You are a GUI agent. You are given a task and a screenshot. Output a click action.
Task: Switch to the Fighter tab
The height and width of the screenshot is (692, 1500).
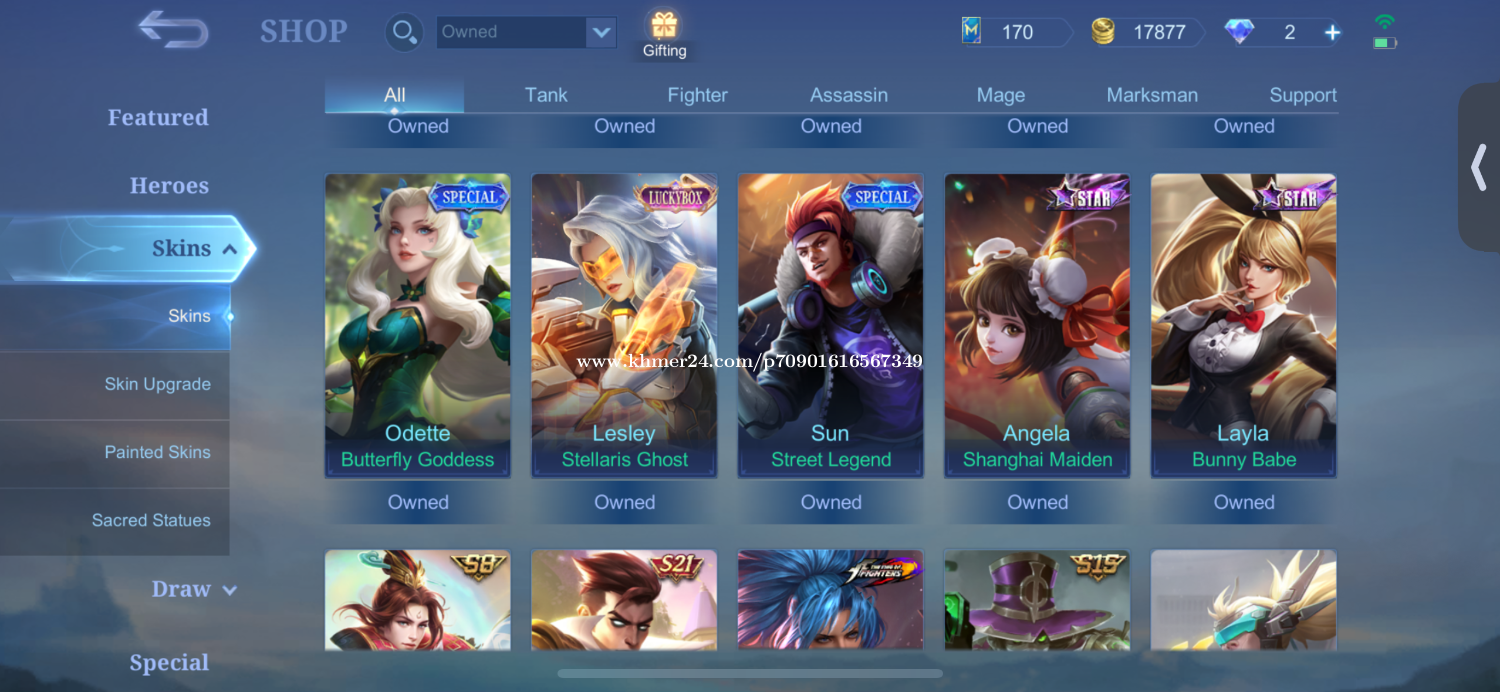coord(697,95)
